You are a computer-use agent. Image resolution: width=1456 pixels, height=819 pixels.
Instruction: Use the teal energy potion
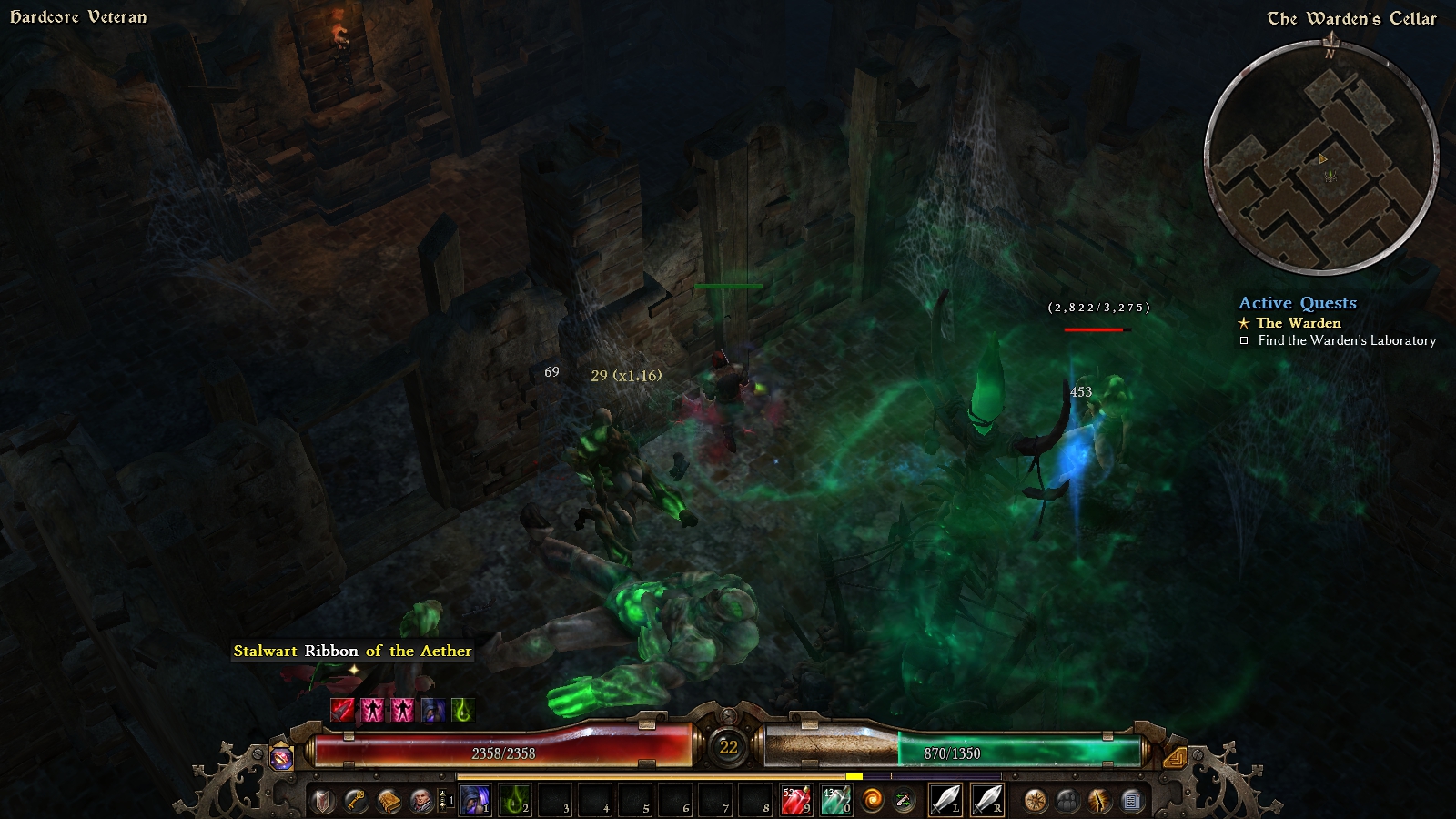tap(835, 801)
